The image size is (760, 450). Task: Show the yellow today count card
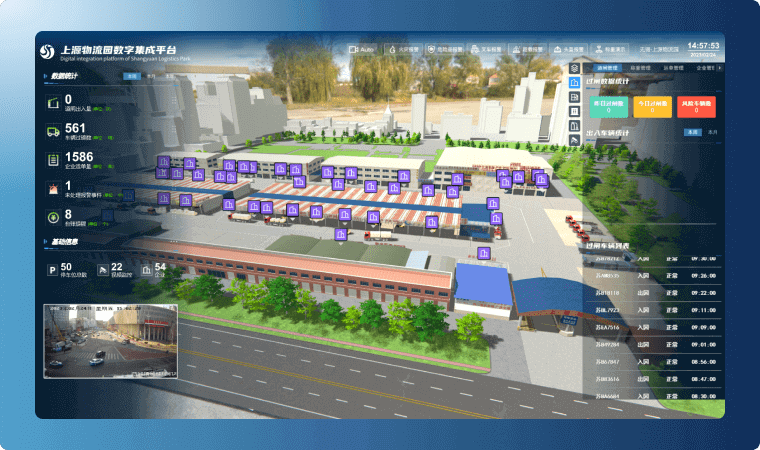pyautogui.click(x=650, y=105)
